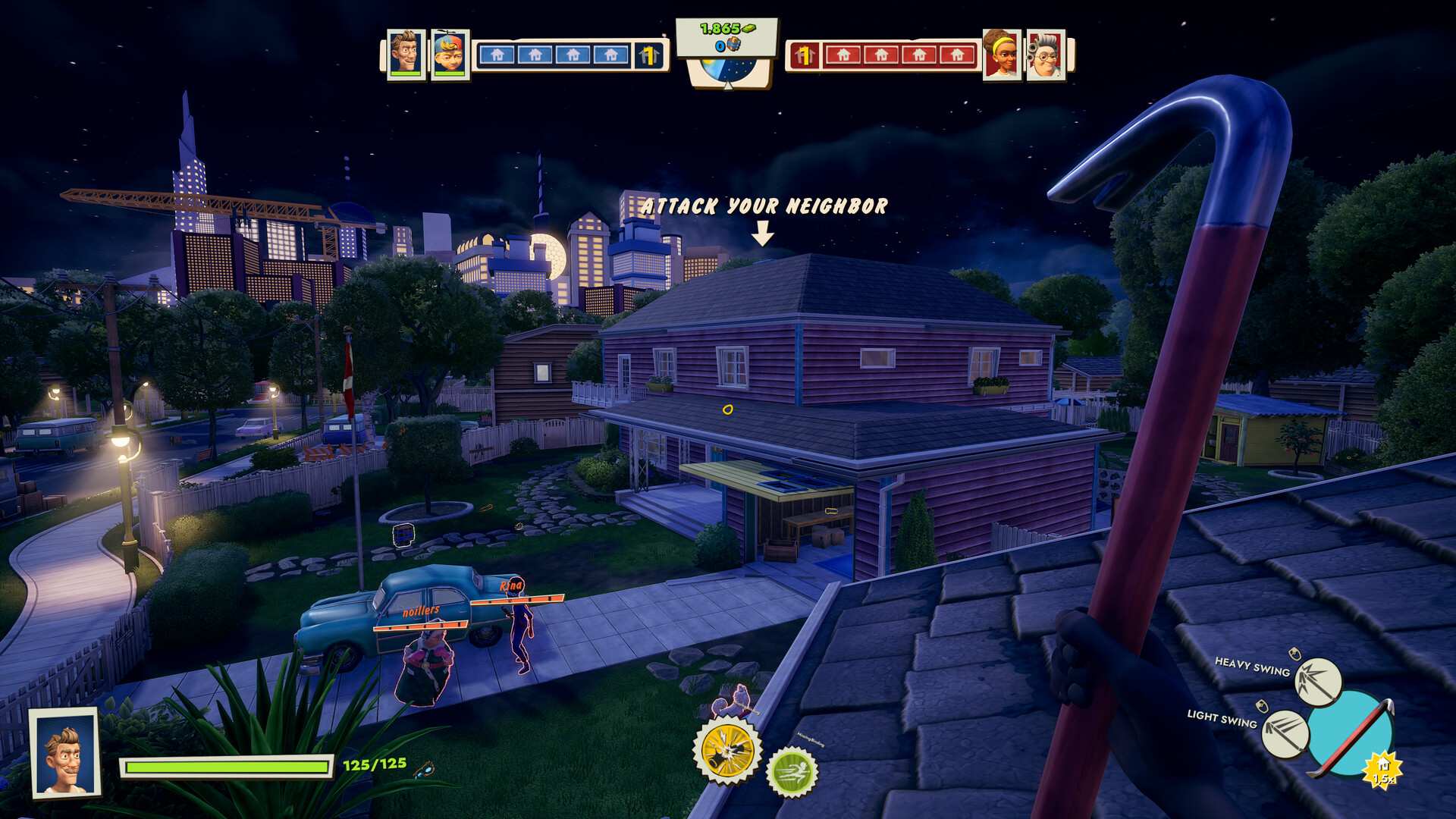The image size is (1456, 819).
Task: Click the blue team house level badge
Action: [648, 55]
